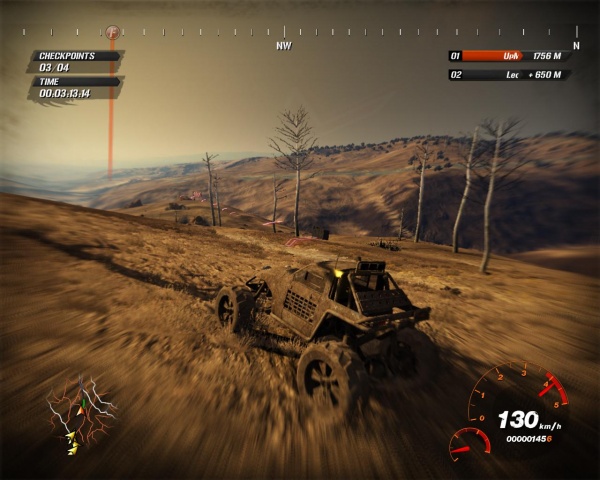
Task: Select the 02 second-place racer row
Action: [514, 75]
